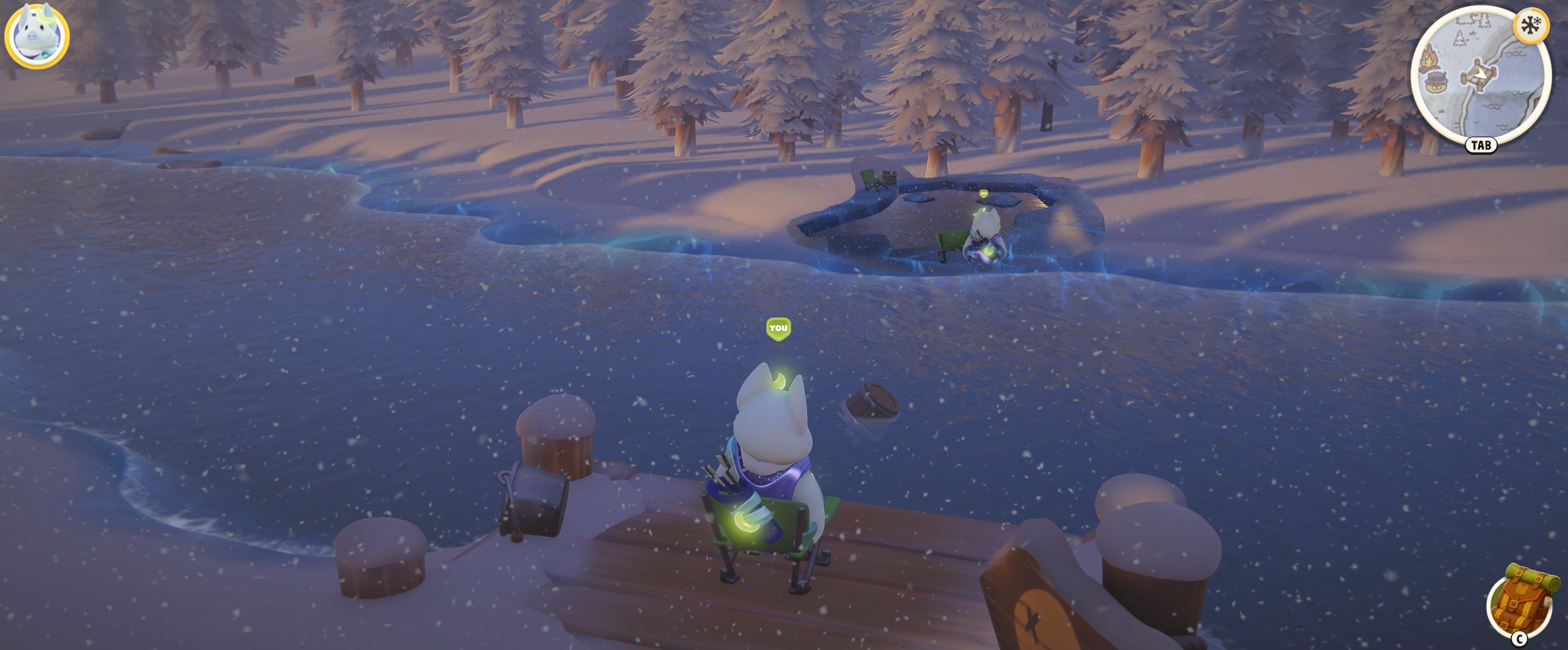The image size is (1568, 650).
Task: Open the character portrait in the corner
Action: 37,35
